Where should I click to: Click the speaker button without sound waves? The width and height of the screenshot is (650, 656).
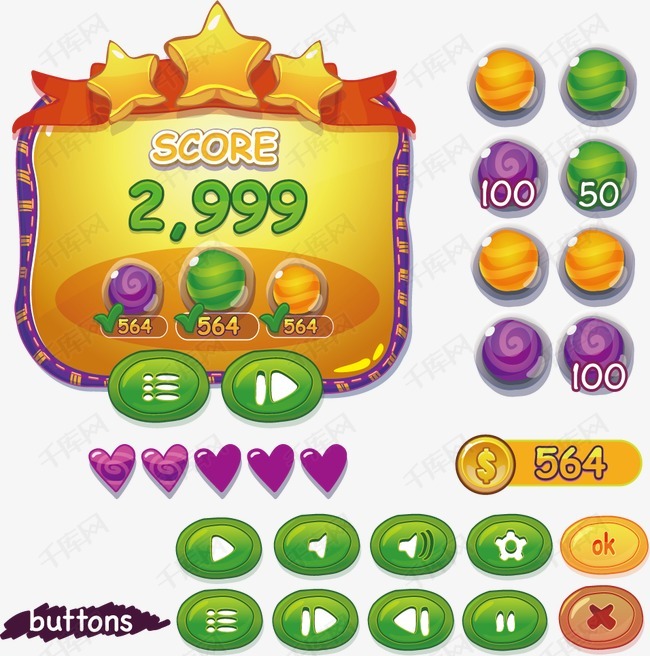pyautogui.click(x=316, y=547)
